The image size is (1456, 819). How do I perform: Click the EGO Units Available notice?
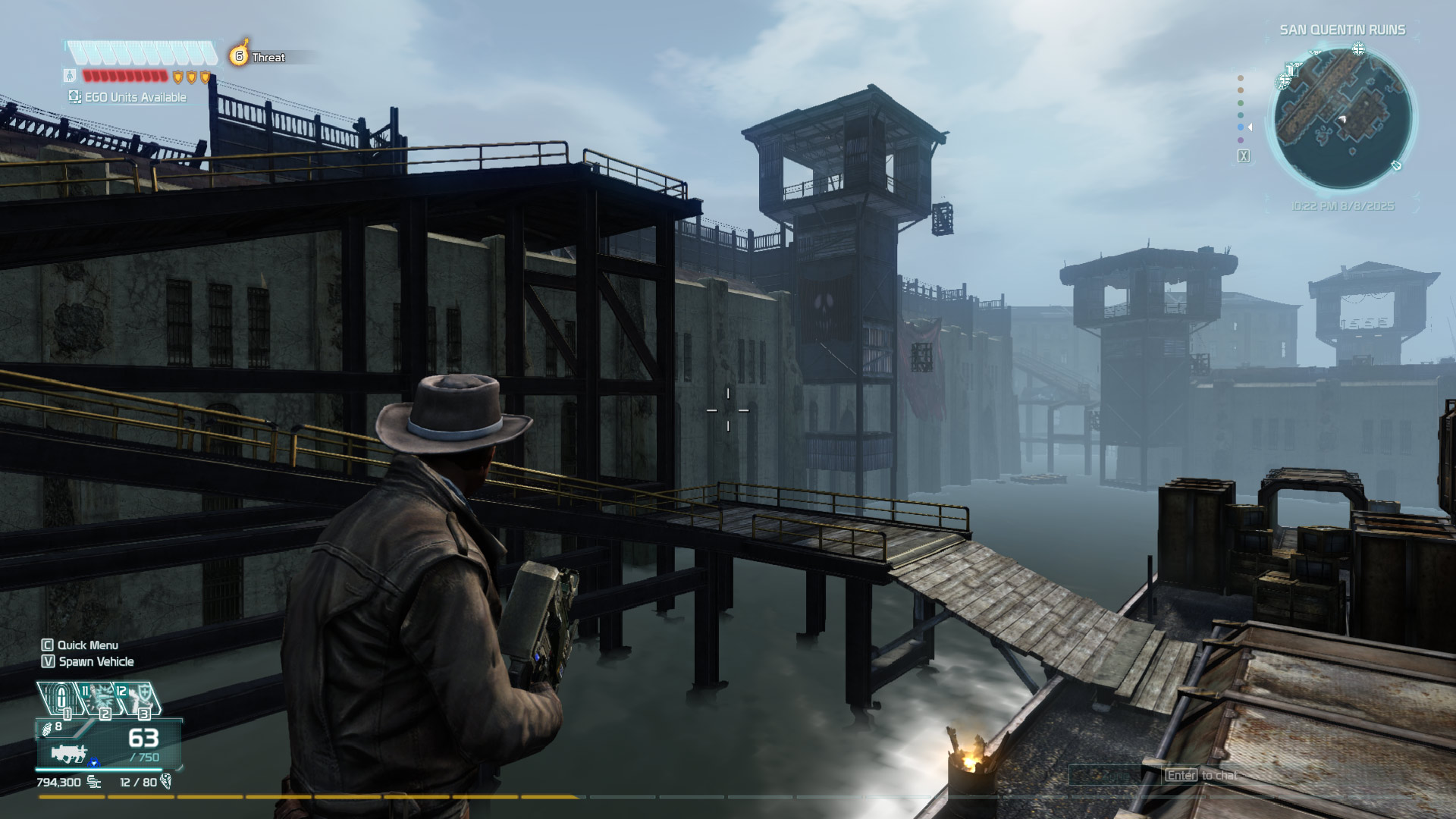point(127,97)
